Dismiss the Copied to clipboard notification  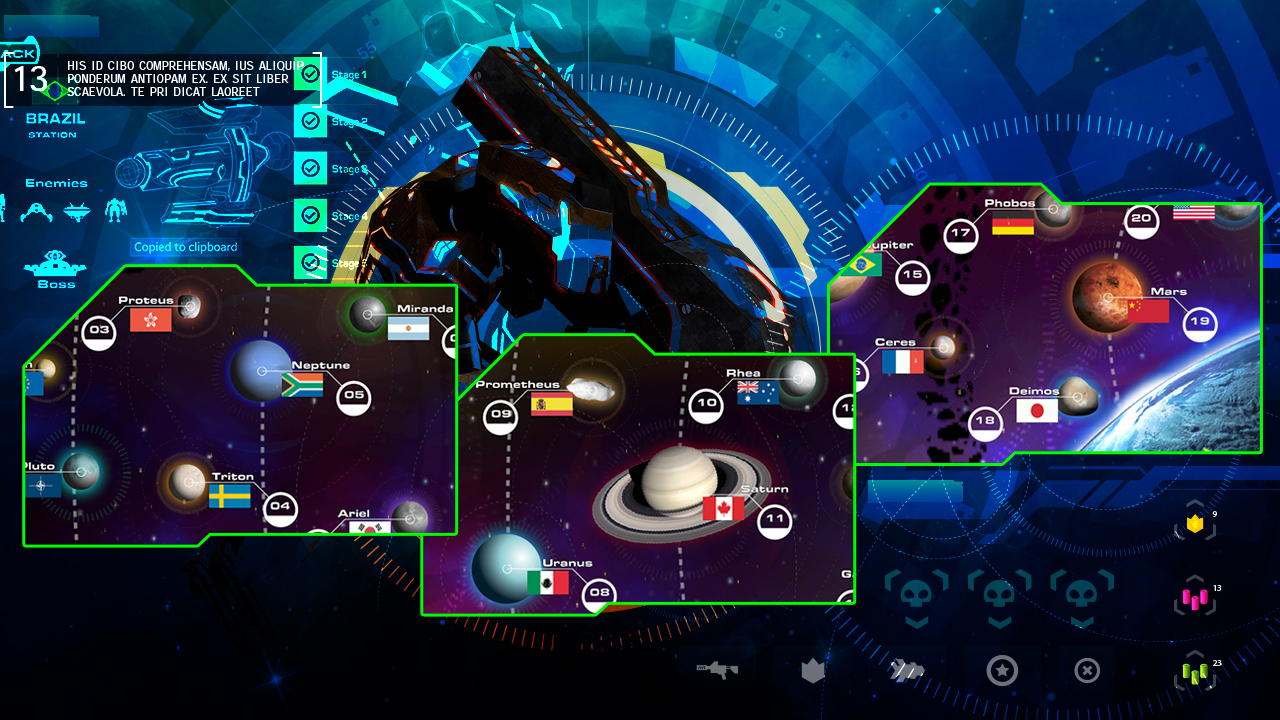[185, 247]
